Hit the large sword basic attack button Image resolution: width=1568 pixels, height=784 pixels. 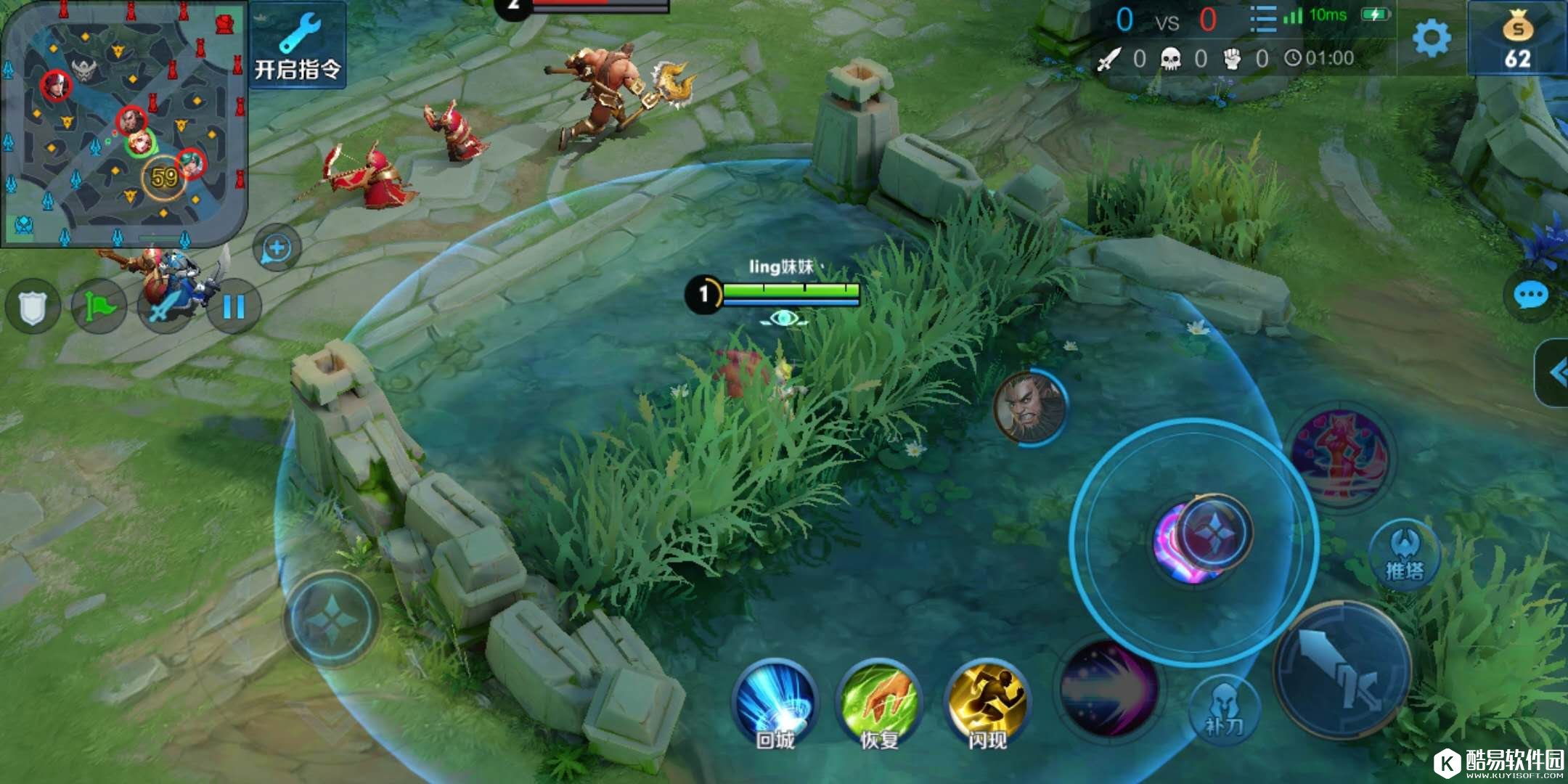[x=1343, y=671]
